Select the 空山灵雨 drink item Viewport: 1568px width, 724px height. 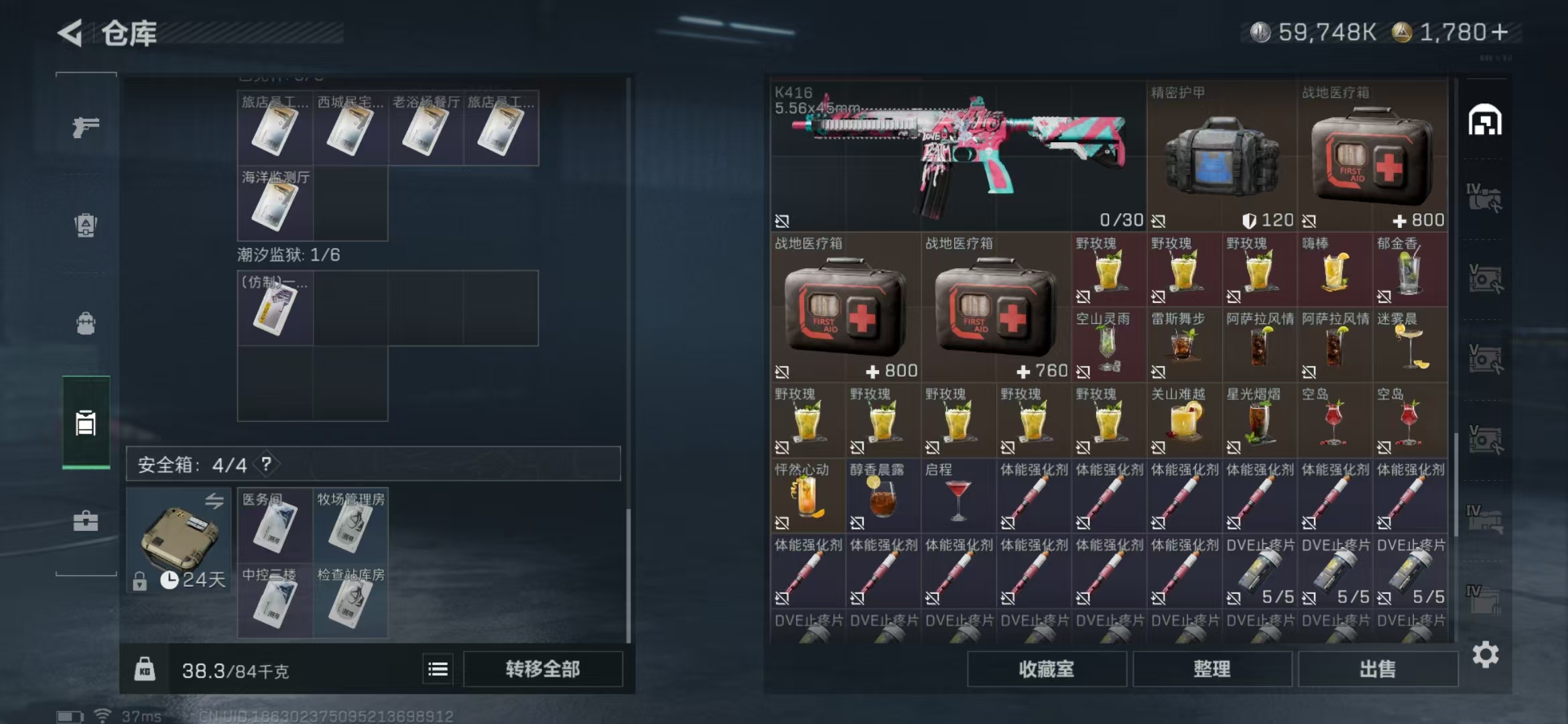click(x=1108, y=346)
